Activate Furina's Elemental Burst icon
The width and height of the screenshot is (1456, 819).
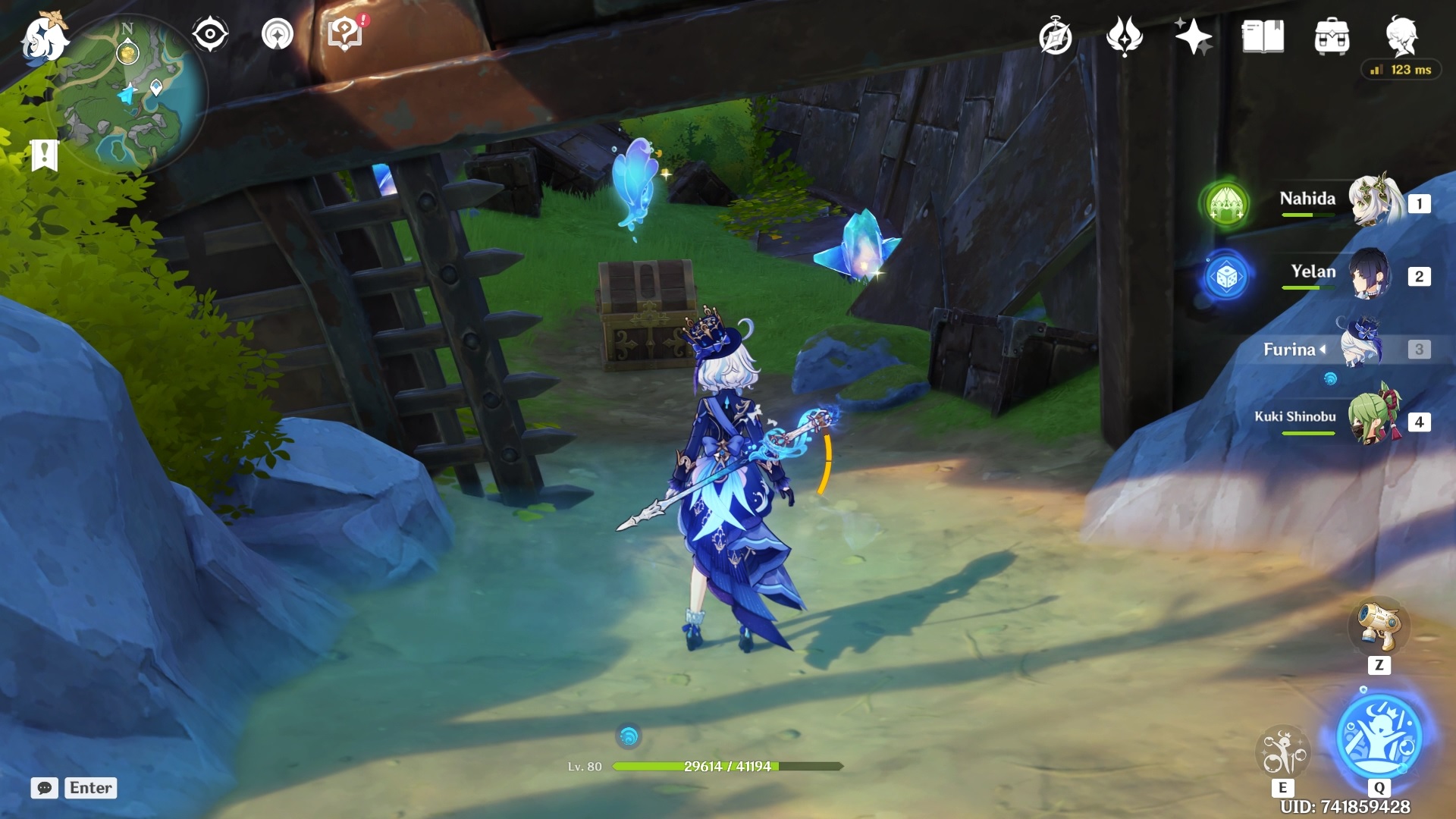(1379, 736)
